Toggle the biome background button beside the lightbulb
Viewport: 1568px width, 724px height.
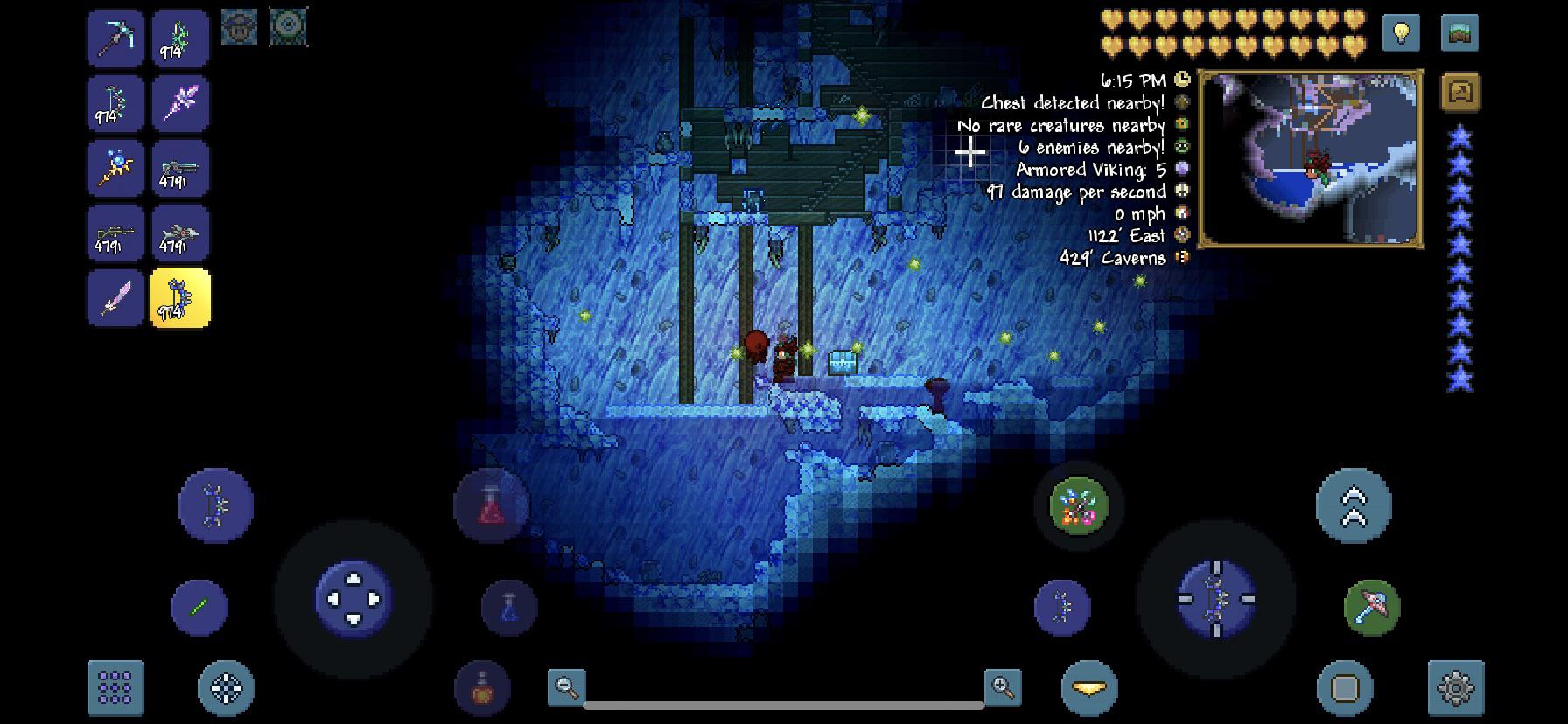(1459, 32)
